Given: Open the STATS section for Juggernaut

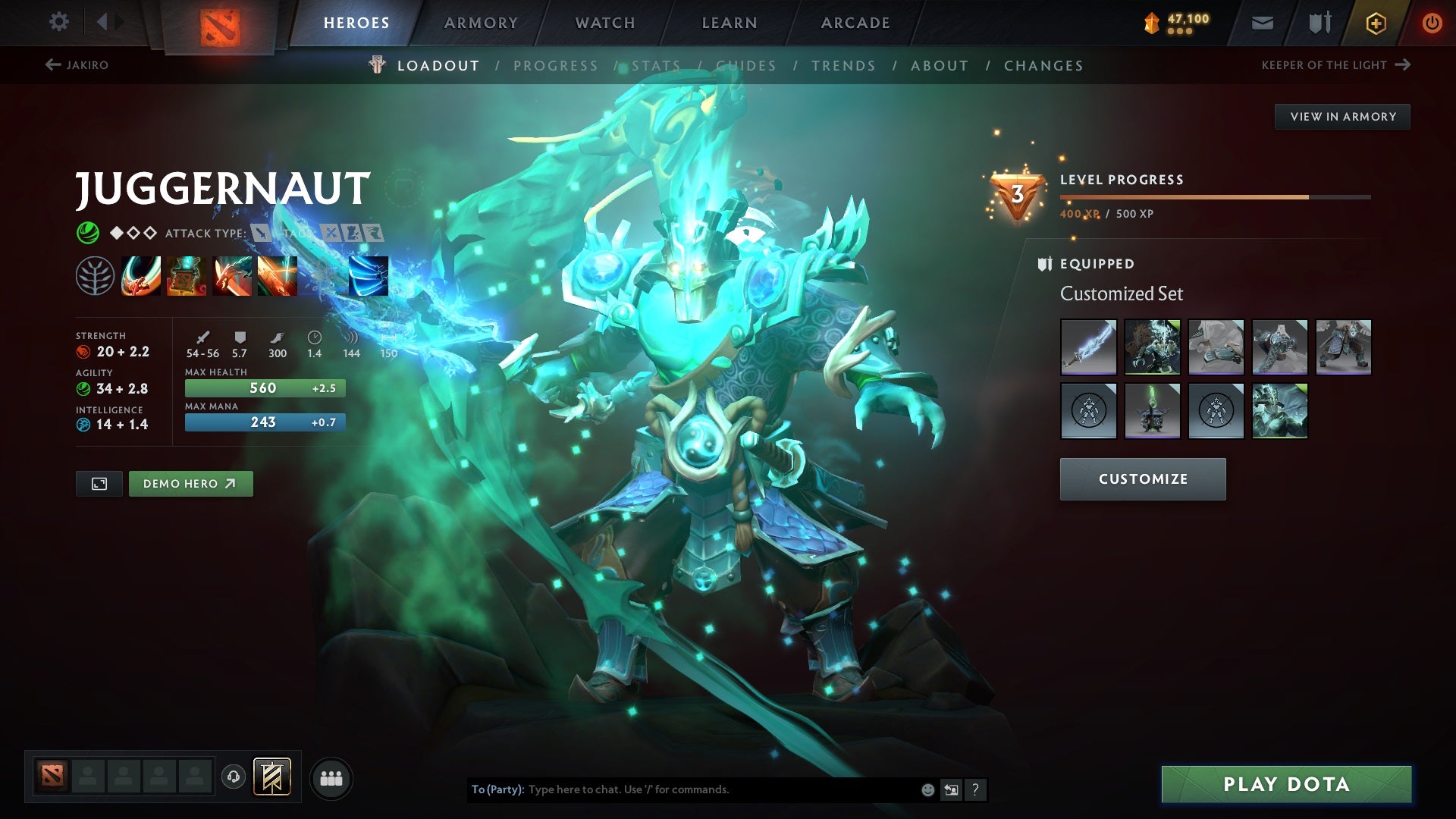Looking at the screenshot, I should click(654, 65).
